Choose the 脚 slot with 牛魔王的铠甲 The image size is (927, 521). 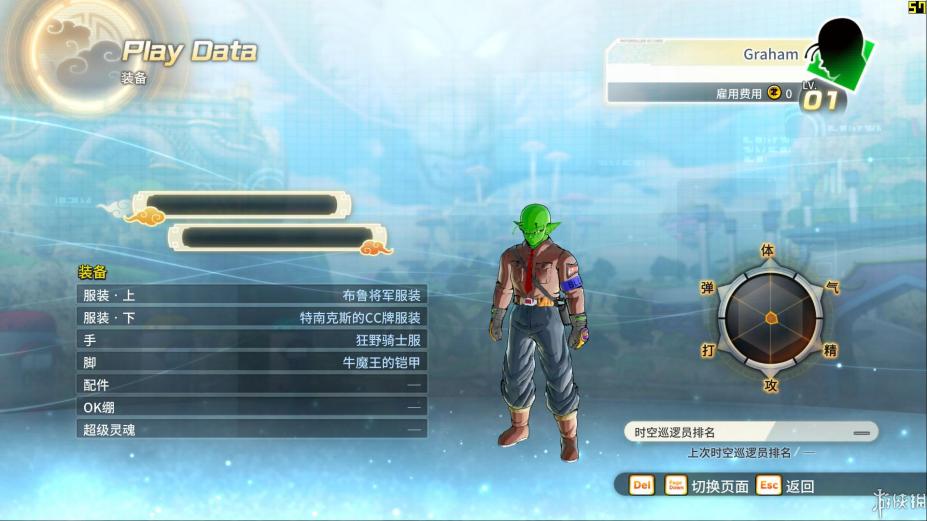pyautogui.click(x=252, y=362)
